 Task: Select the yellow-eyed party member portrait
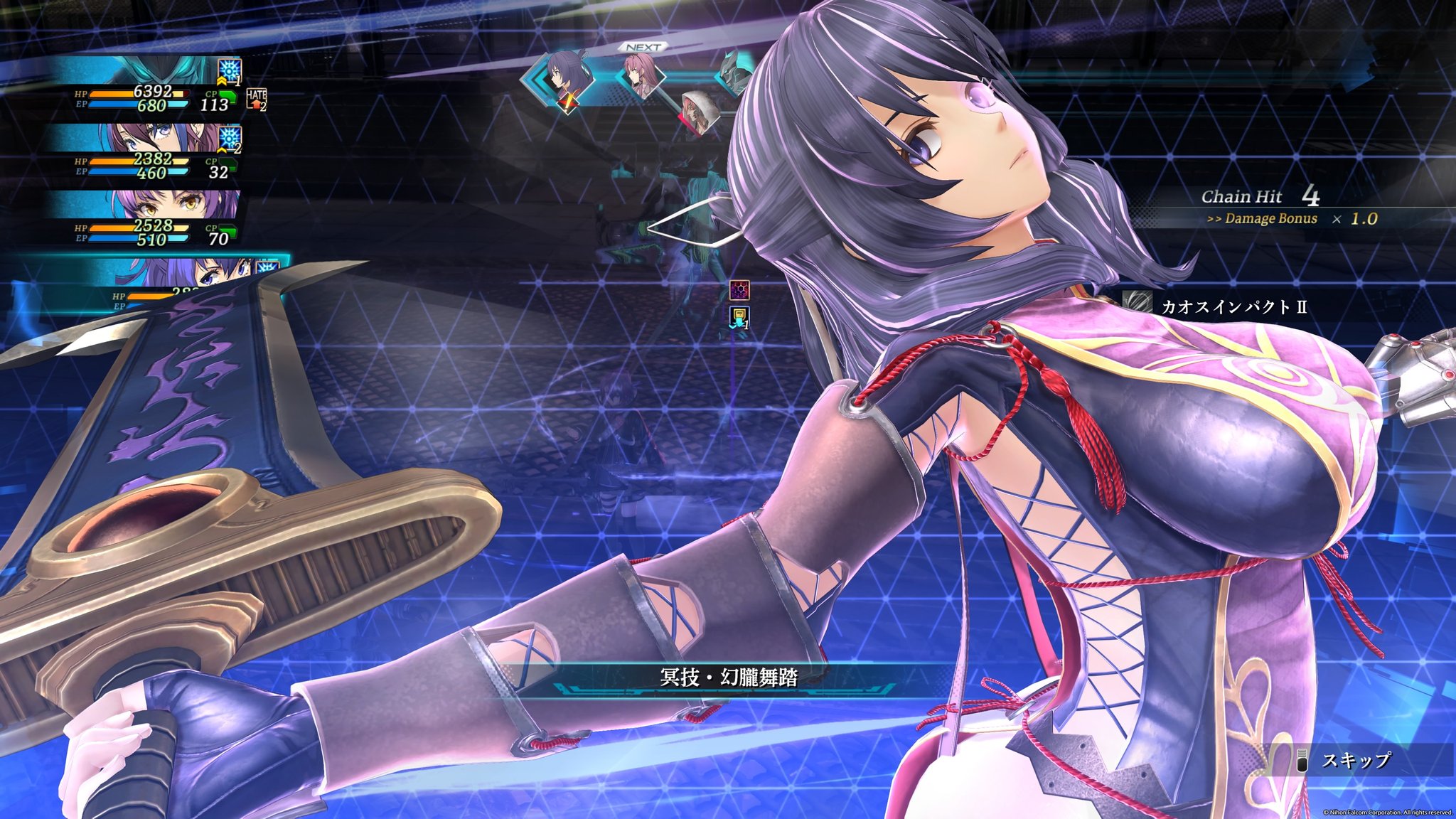156,205
